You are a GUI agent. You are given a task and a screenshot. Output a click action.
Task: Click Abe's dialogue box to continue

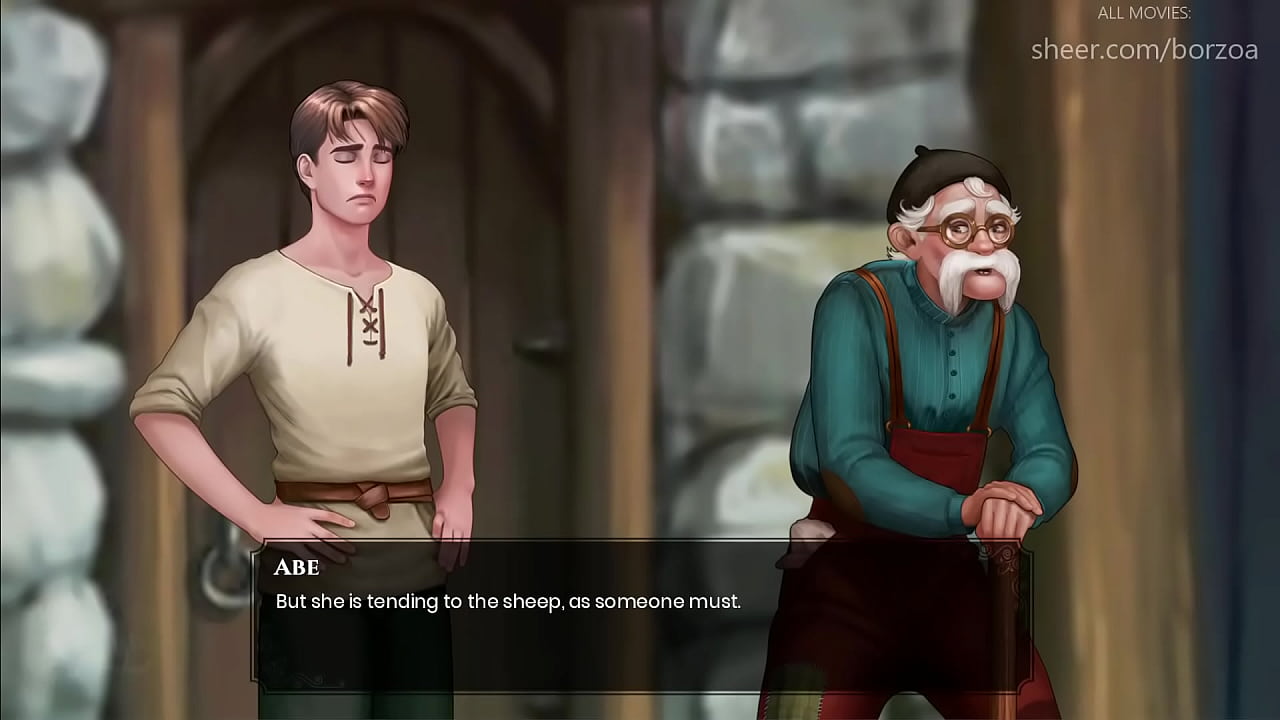pos(640,615)
